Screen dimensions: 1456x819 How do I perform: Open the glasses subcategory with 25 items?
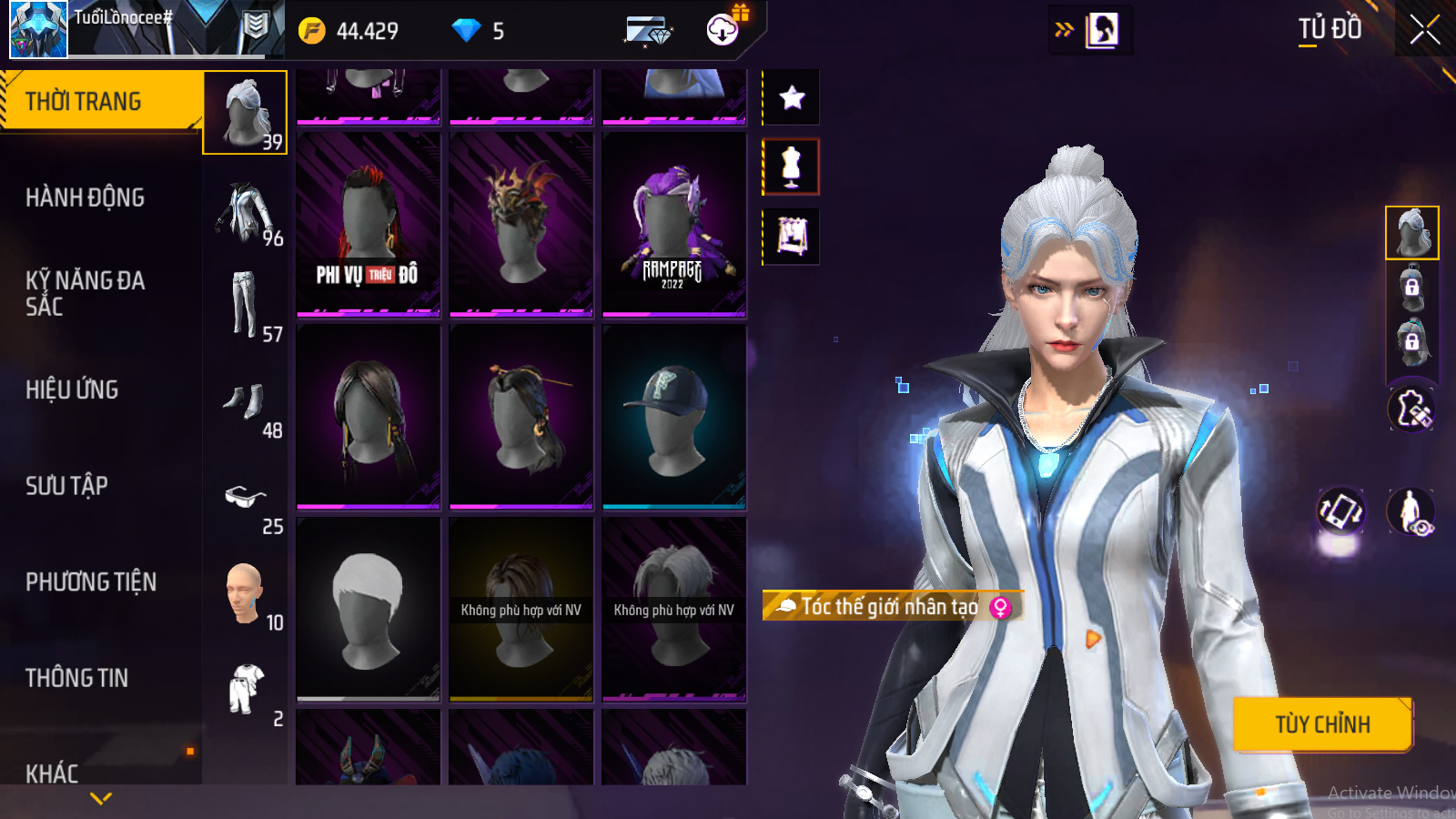(x=246, y=500)
